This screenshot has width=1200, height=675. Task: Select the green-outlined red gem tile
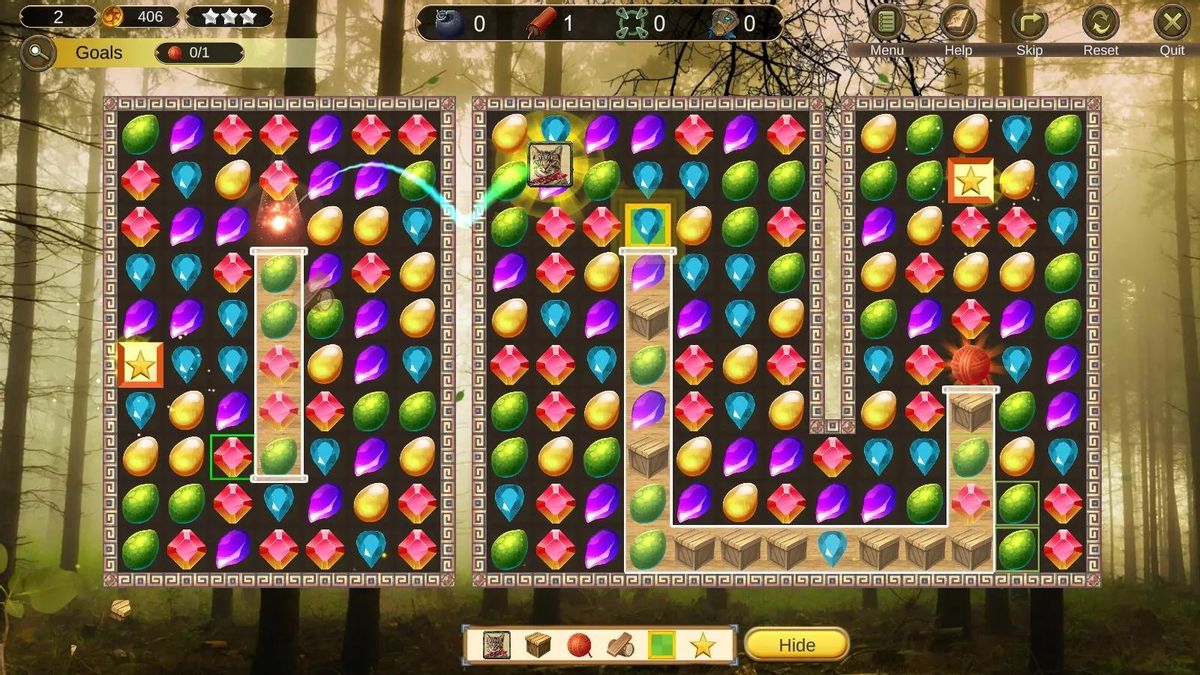(x=232, y=456)
